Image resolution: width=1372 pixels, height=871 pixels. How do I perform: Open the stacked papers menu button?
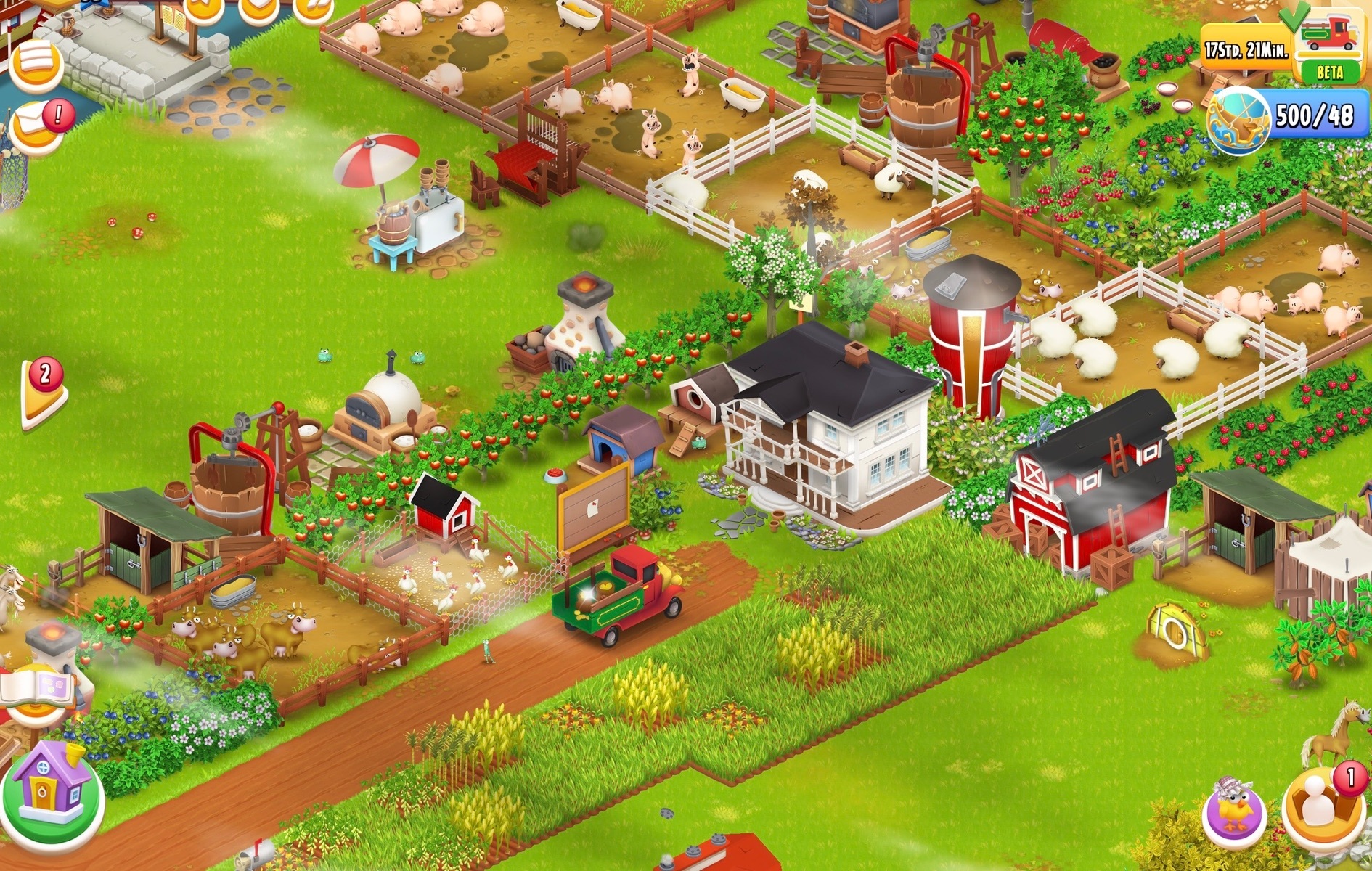pyautogui.click(x=36, y=64)
